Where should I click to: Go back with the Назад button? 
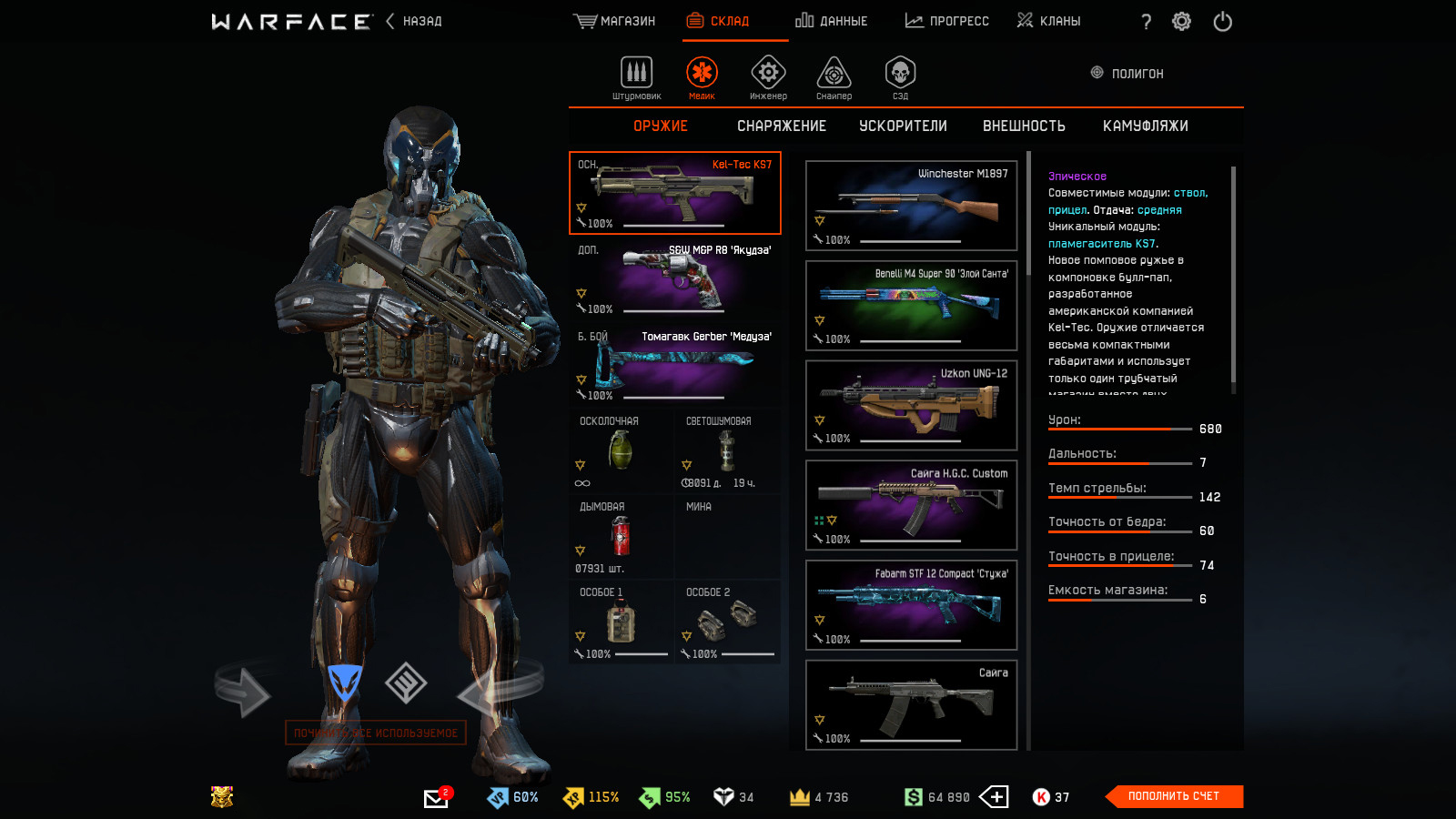click(x=415, y=21)
